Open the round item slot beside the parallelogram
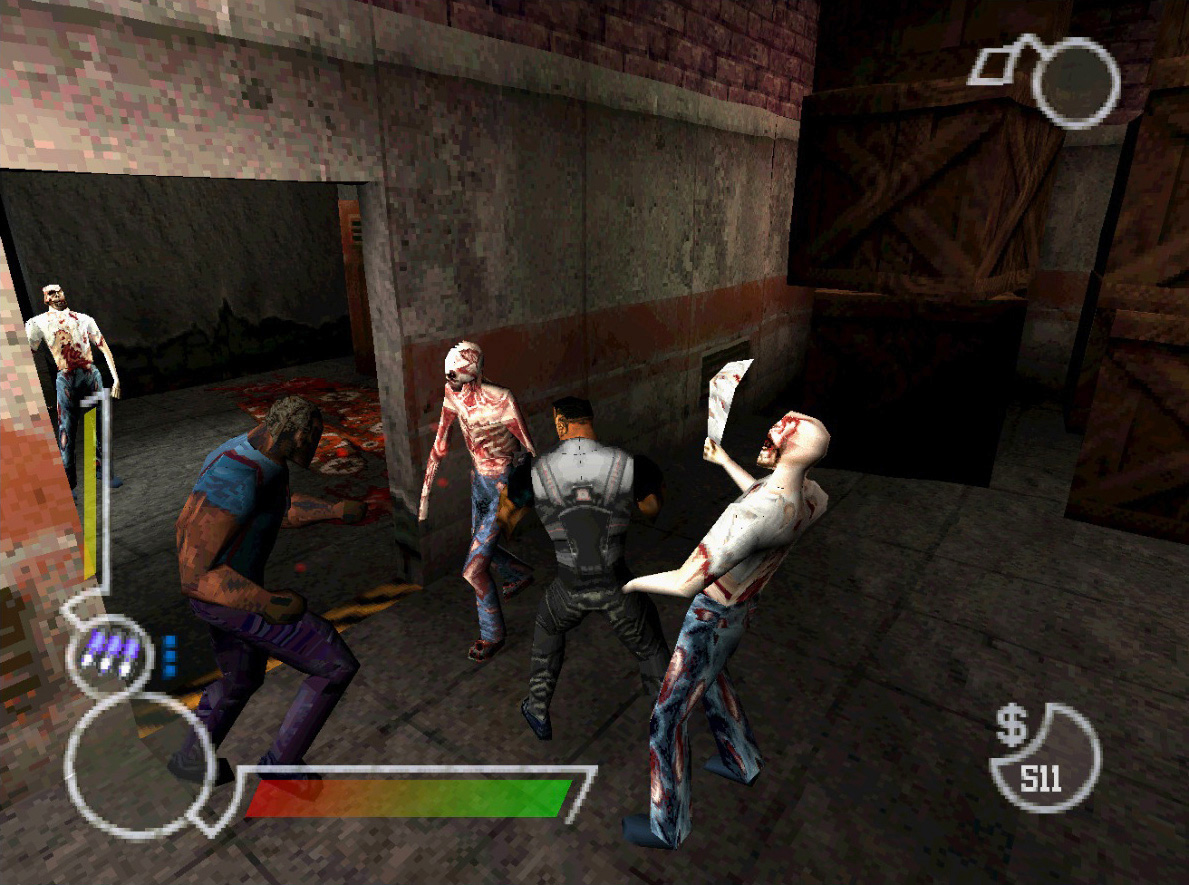This screenshot has width=1189, height=885. 1074,82
